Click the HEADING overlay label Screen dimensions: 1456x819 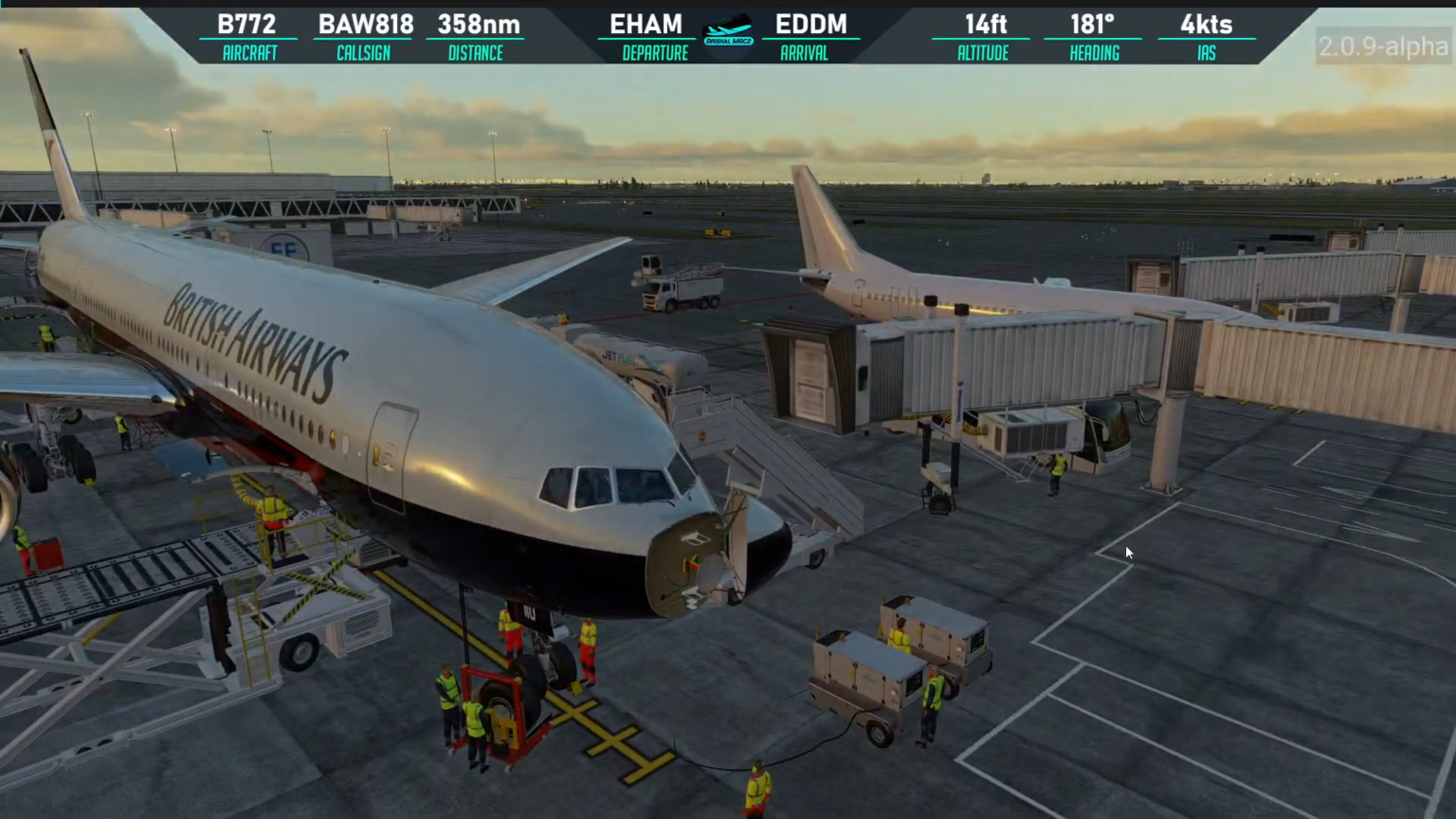pyautogui.click(x=1094, y=53)
